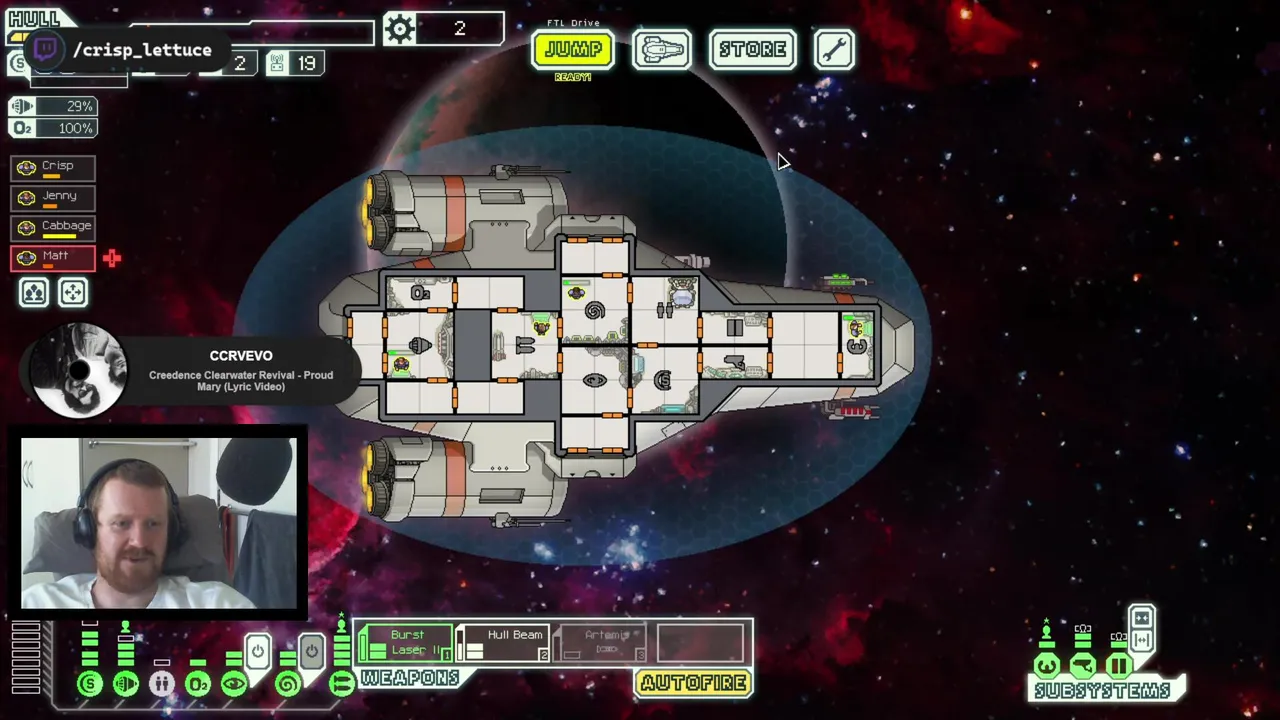Toggle AUTOFIRE

click(693, 683)
